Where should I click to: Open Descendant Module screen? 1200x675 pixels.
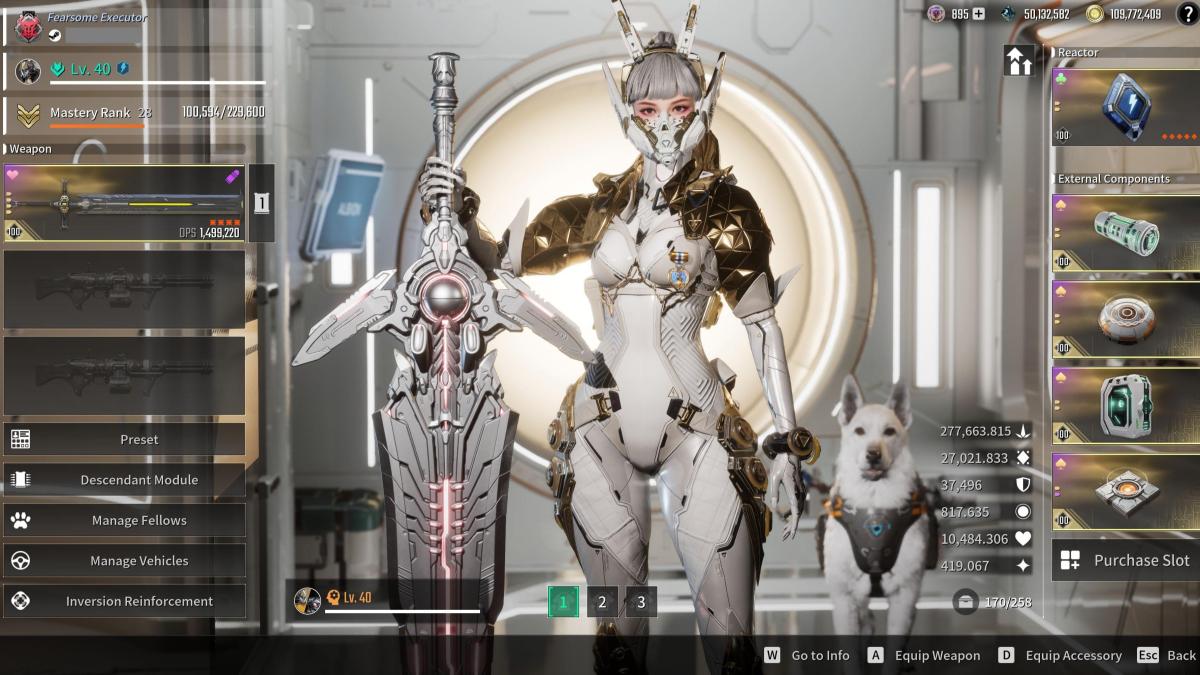(x=125, y=480)
